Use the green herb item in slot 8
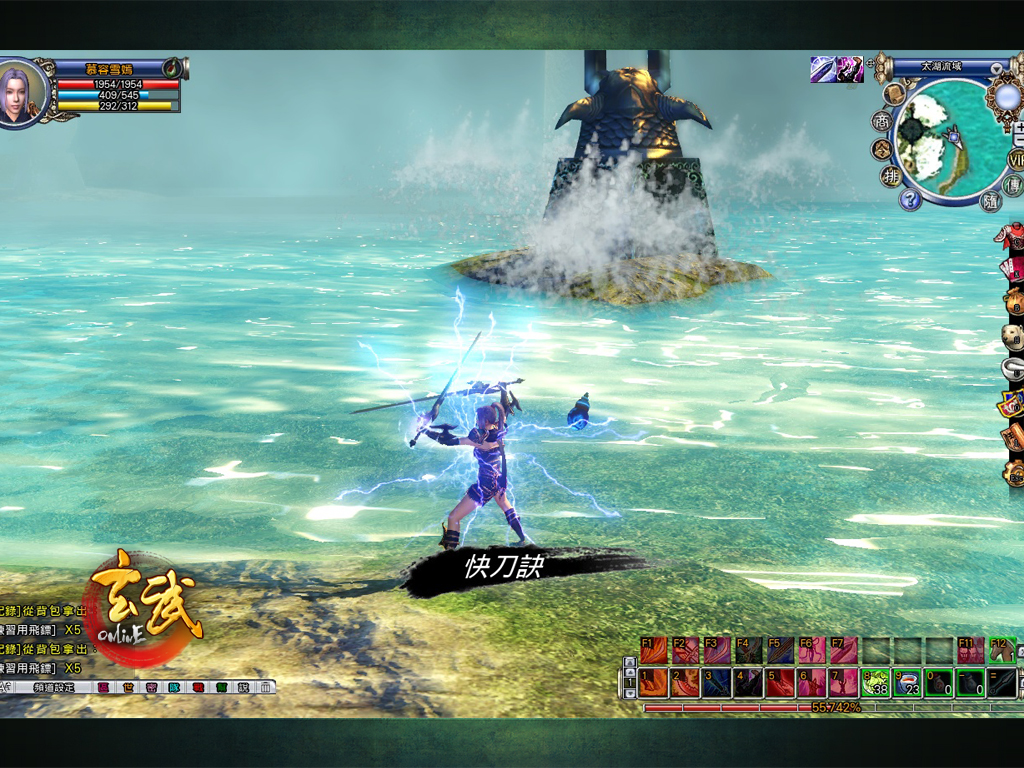 click(x=876, y=683)
